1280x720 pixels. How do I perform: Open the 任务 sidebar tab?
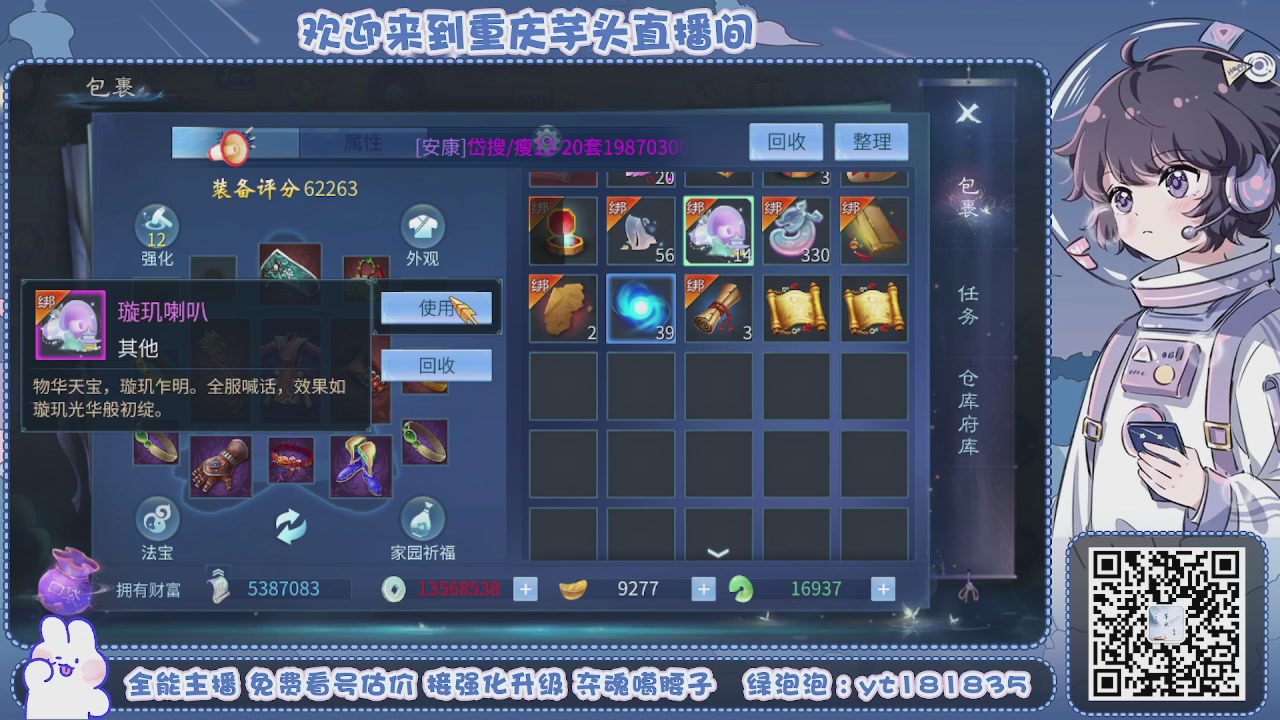pos(969,305)
